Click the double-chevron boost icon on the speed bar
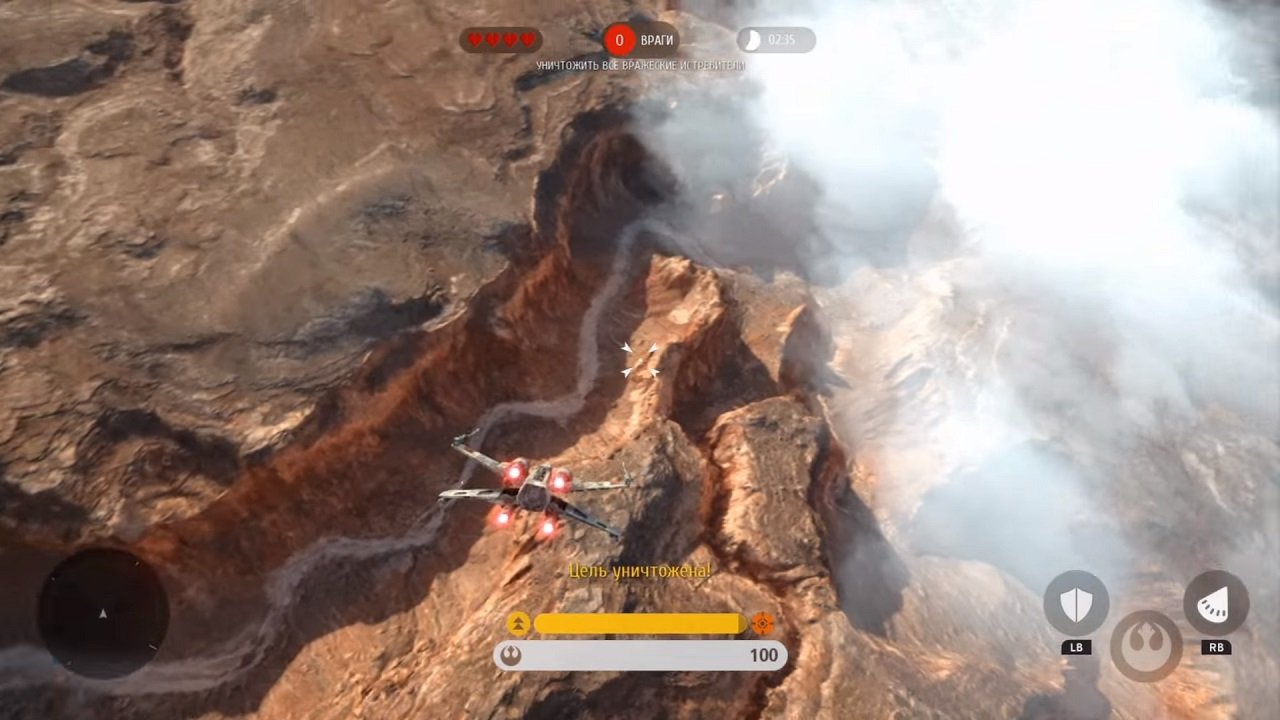This screenshot has width=1280, height=720. (520, 623)
